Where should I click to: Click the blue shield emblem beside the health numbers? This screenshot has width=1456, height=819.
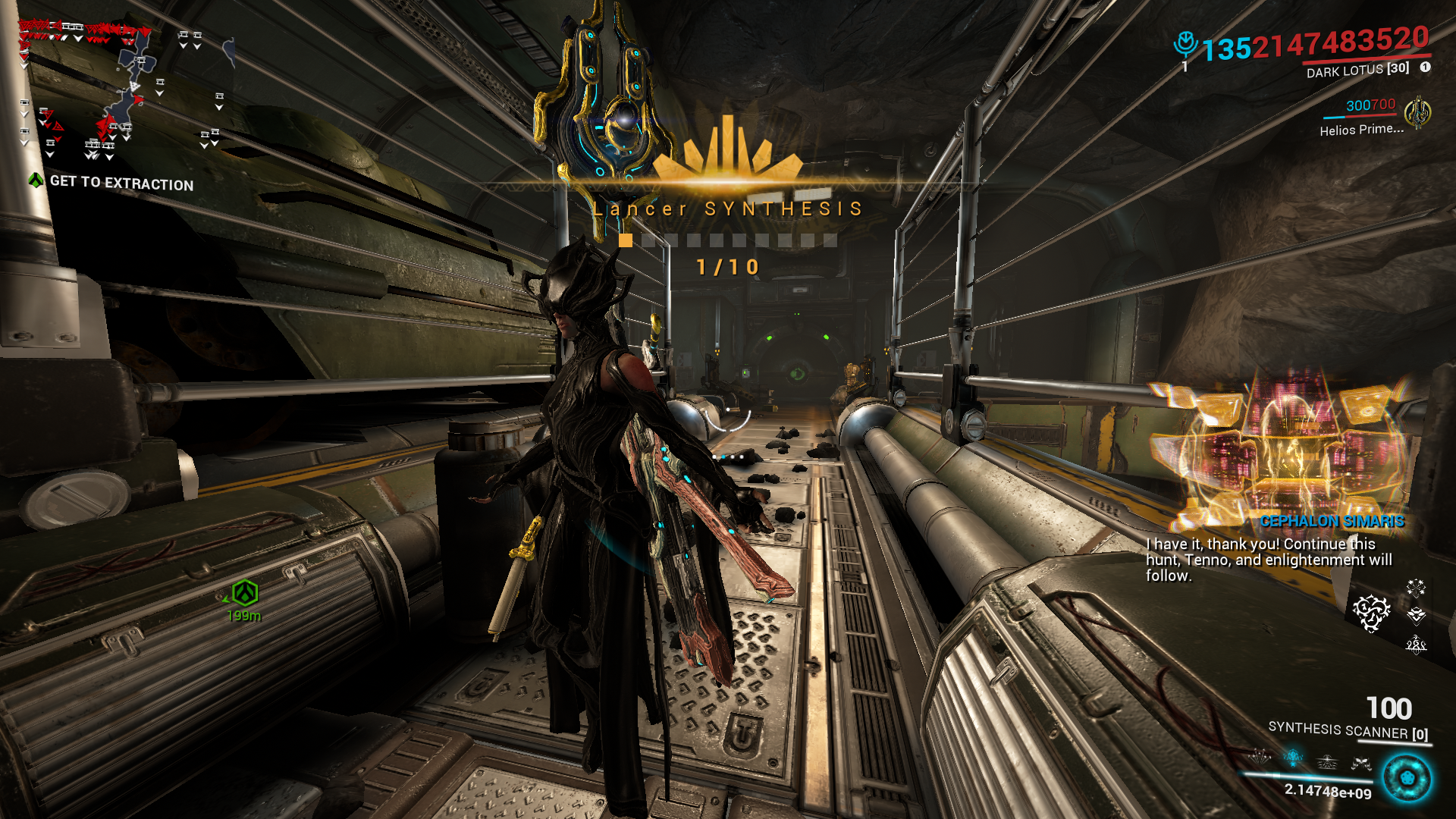click(1185, 44)
